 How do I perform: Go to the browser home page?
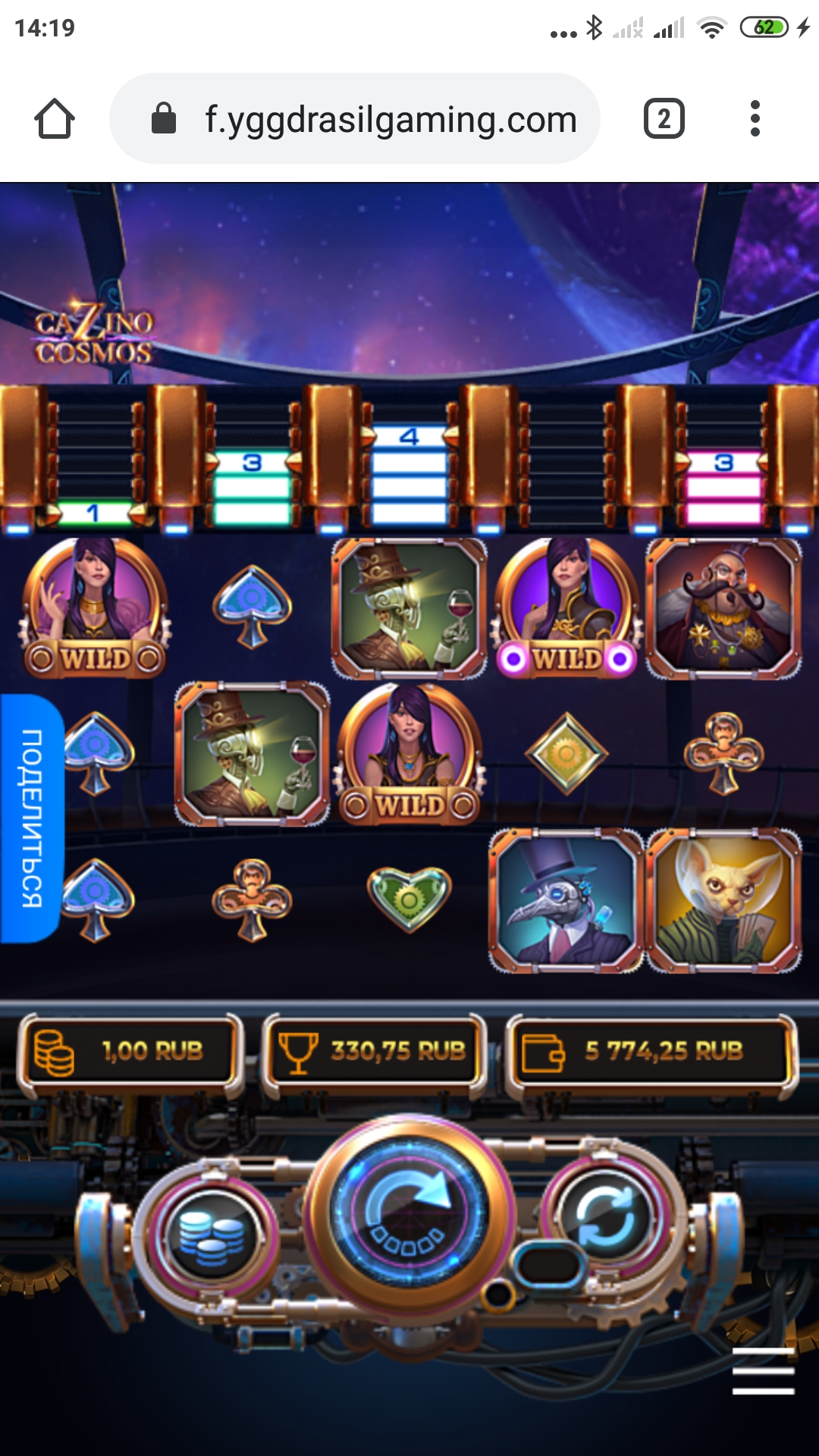(55, 119)
